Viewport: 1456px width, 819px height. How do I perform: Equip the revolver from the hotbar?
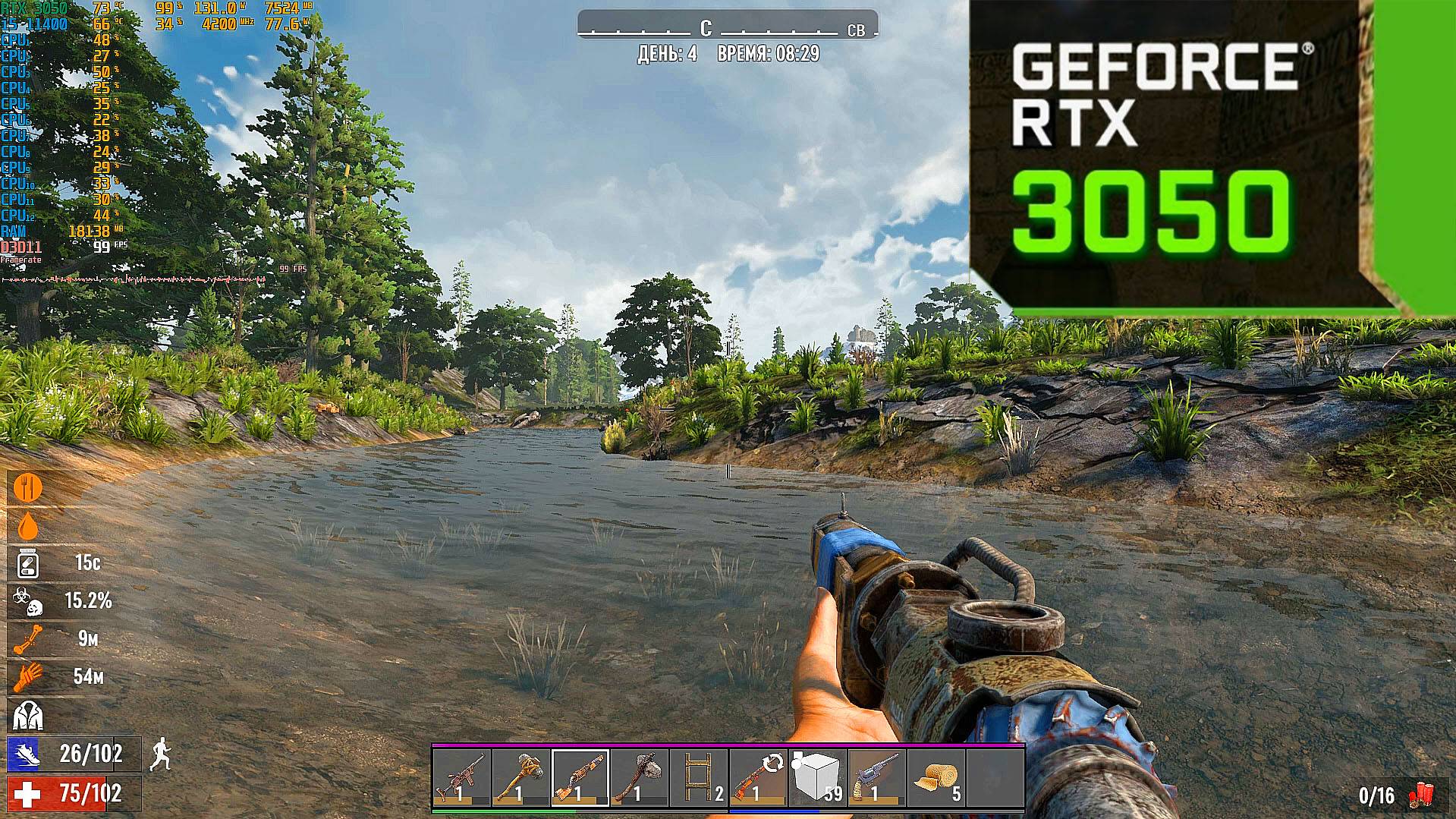point(876,777)
